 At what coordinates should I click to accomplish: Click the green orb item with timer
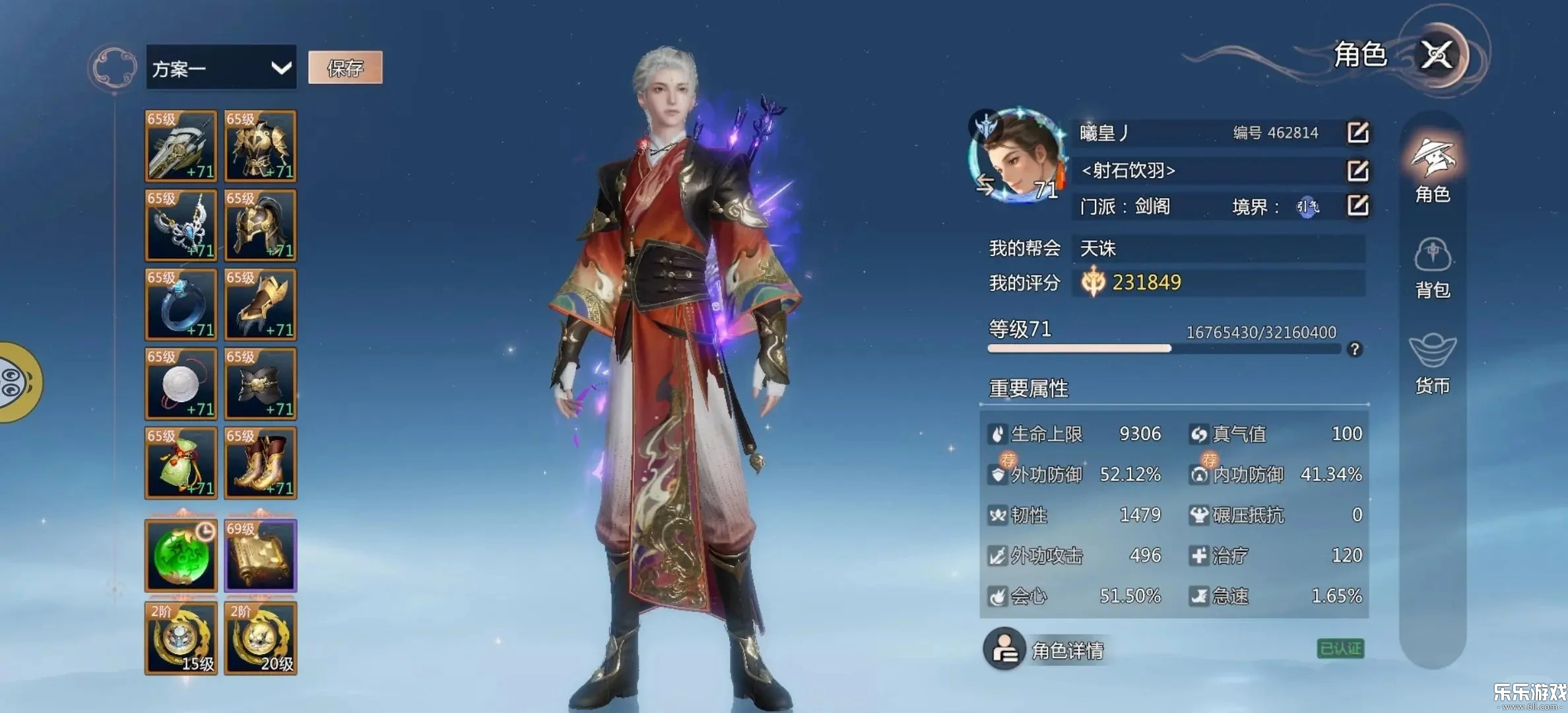click(180, 555)
